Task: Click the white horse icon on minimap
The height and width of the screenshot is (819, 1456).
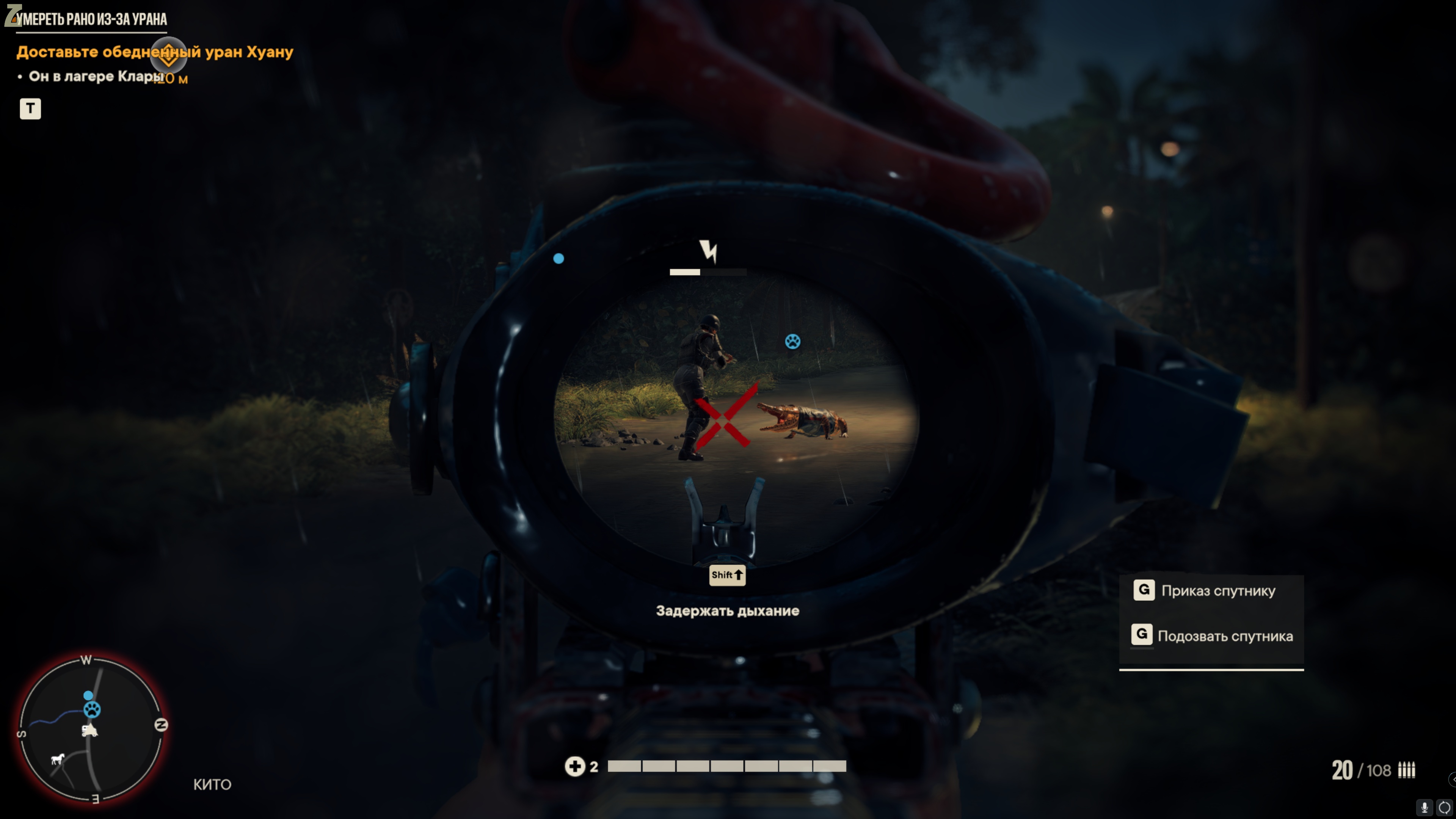Action: point(58,759)
